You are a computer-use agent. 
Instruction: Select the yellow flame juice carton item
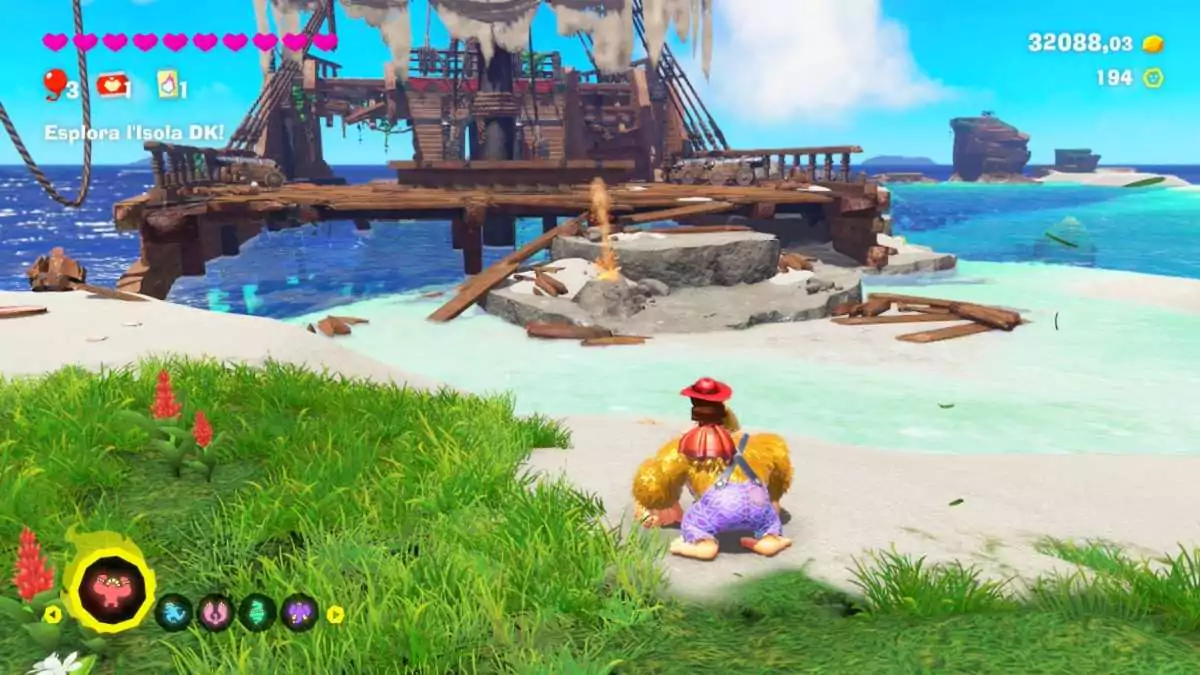[x=168, y=85]
